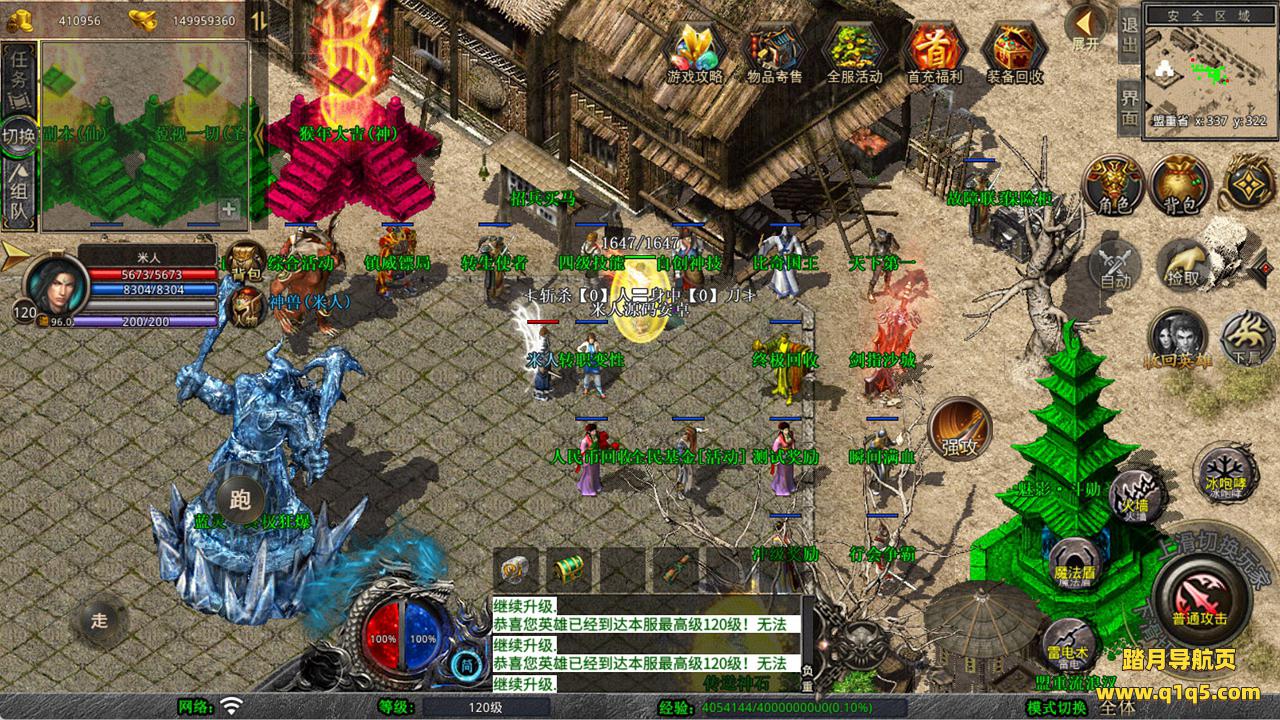Select the green treasure chest hotbar slot
The height and width of the screenshot is (720, 1280).
(x=570, y=570)
